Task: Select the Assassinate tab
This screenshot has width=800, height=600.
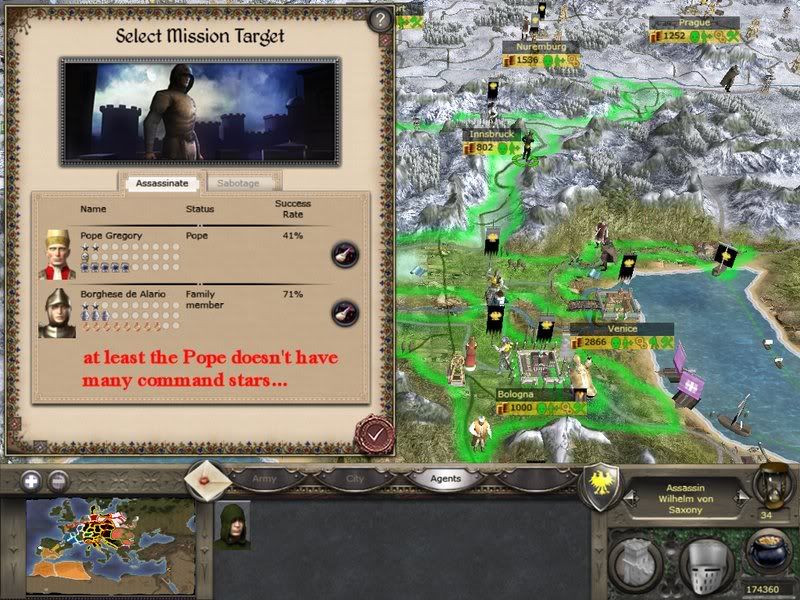Action: [162, 184]
